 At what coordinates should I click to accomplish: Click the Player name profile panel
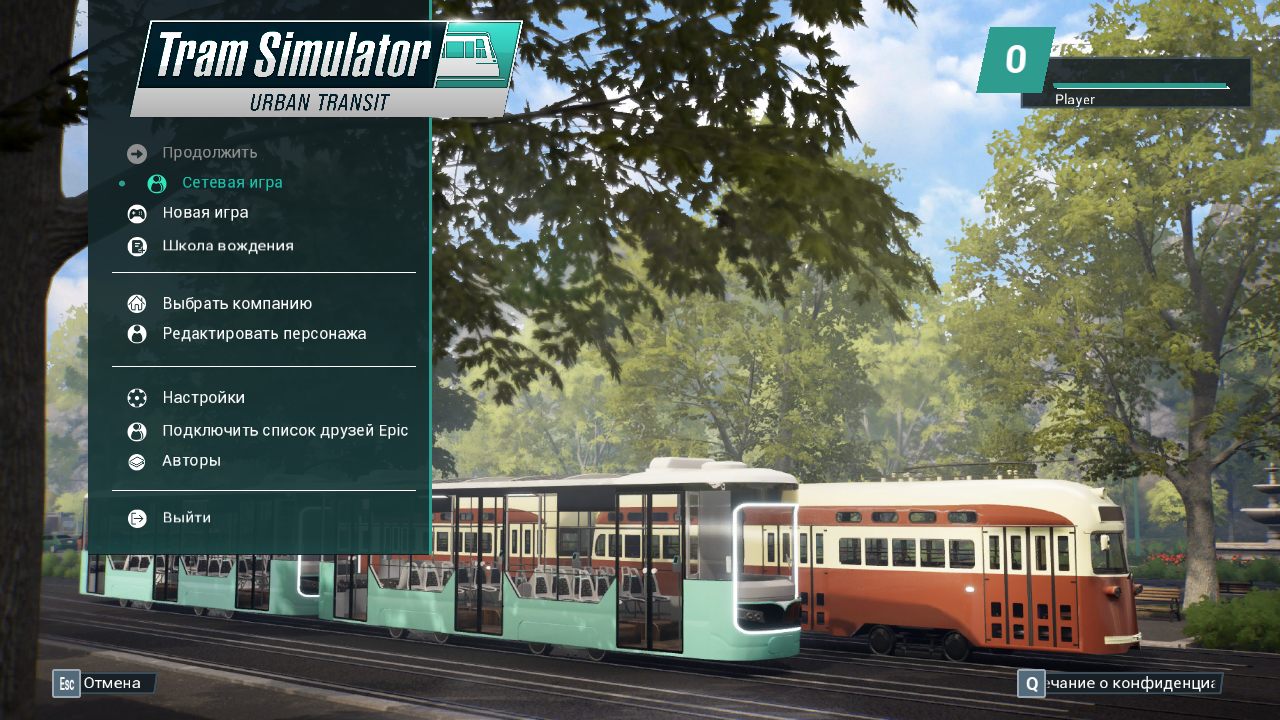(1075, 99)
